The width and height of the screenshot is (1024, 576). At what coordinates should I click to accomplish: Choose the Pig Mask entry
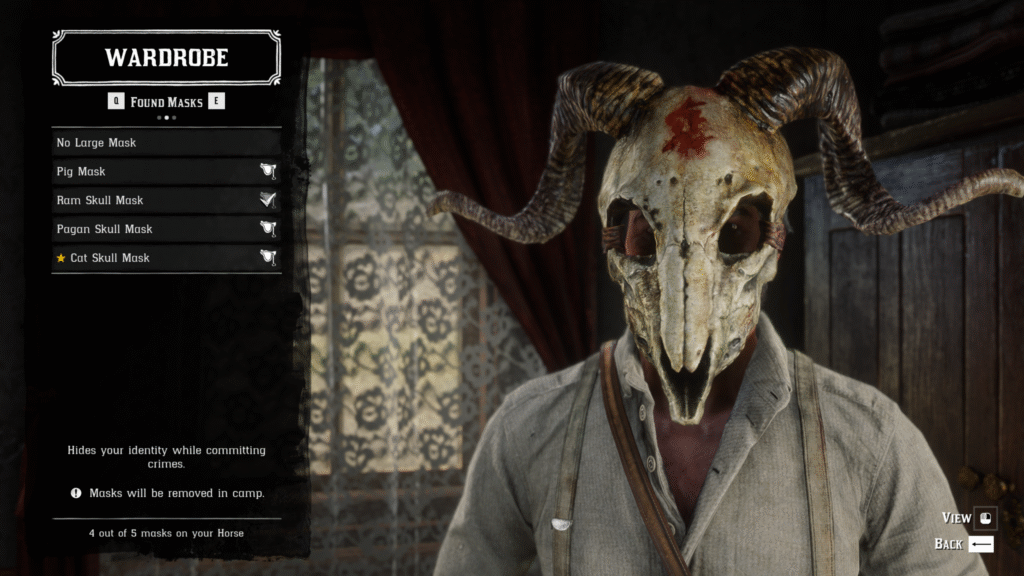pos(166,172)
